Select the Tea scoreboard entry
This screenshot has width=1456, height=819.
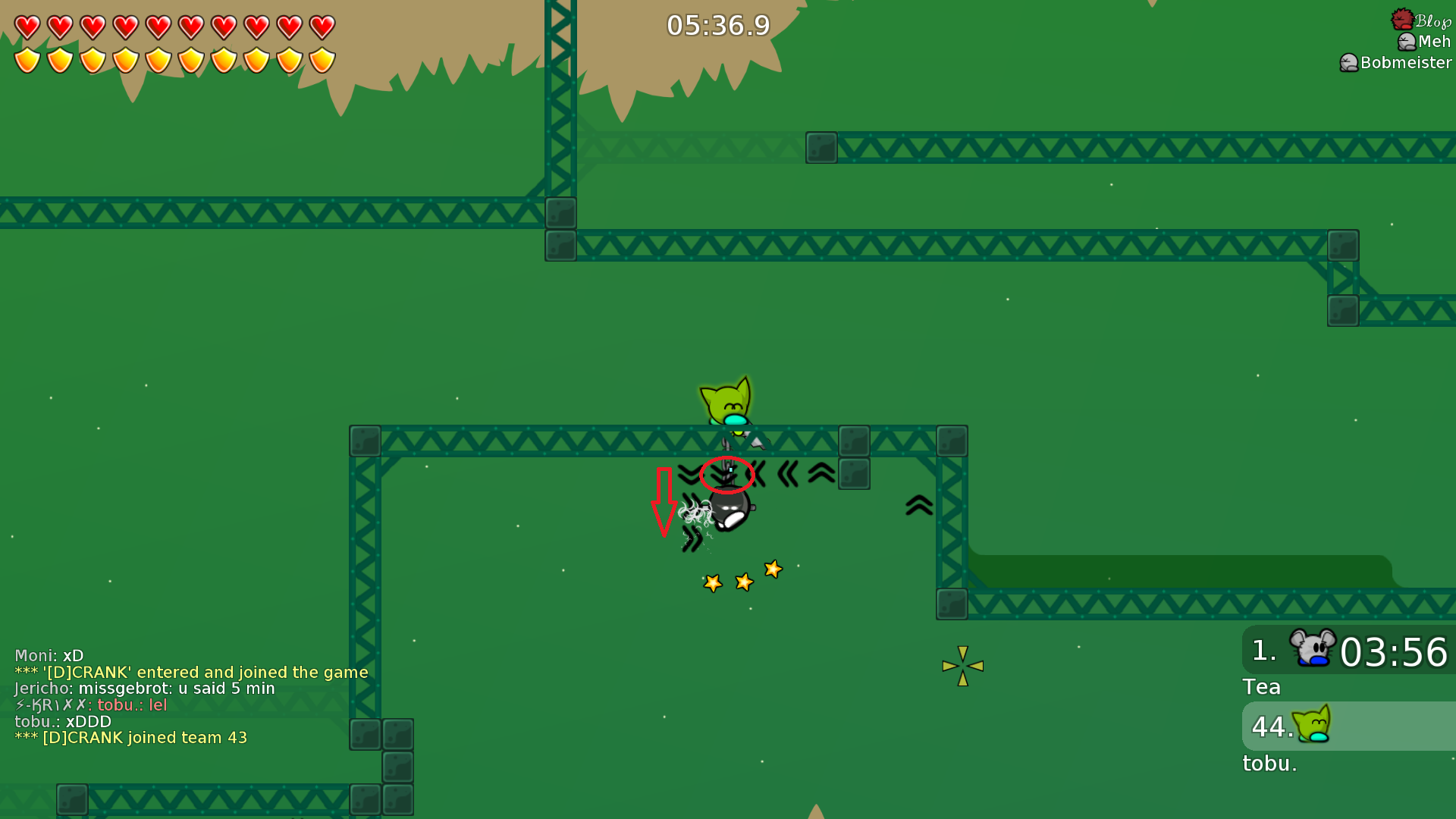click(x=1262, y=687)
